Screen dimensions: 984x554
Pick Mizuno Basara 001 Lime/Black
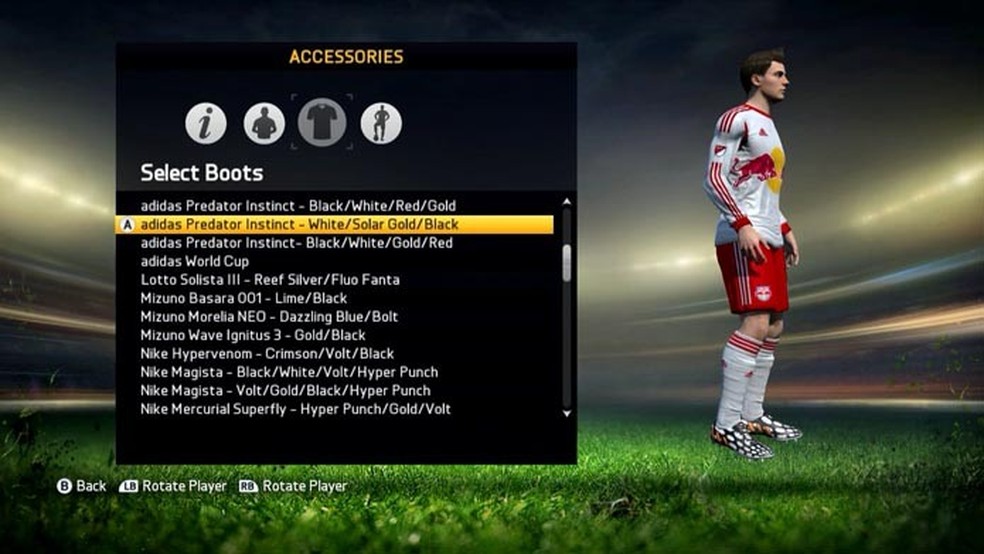tap(244, 298)
